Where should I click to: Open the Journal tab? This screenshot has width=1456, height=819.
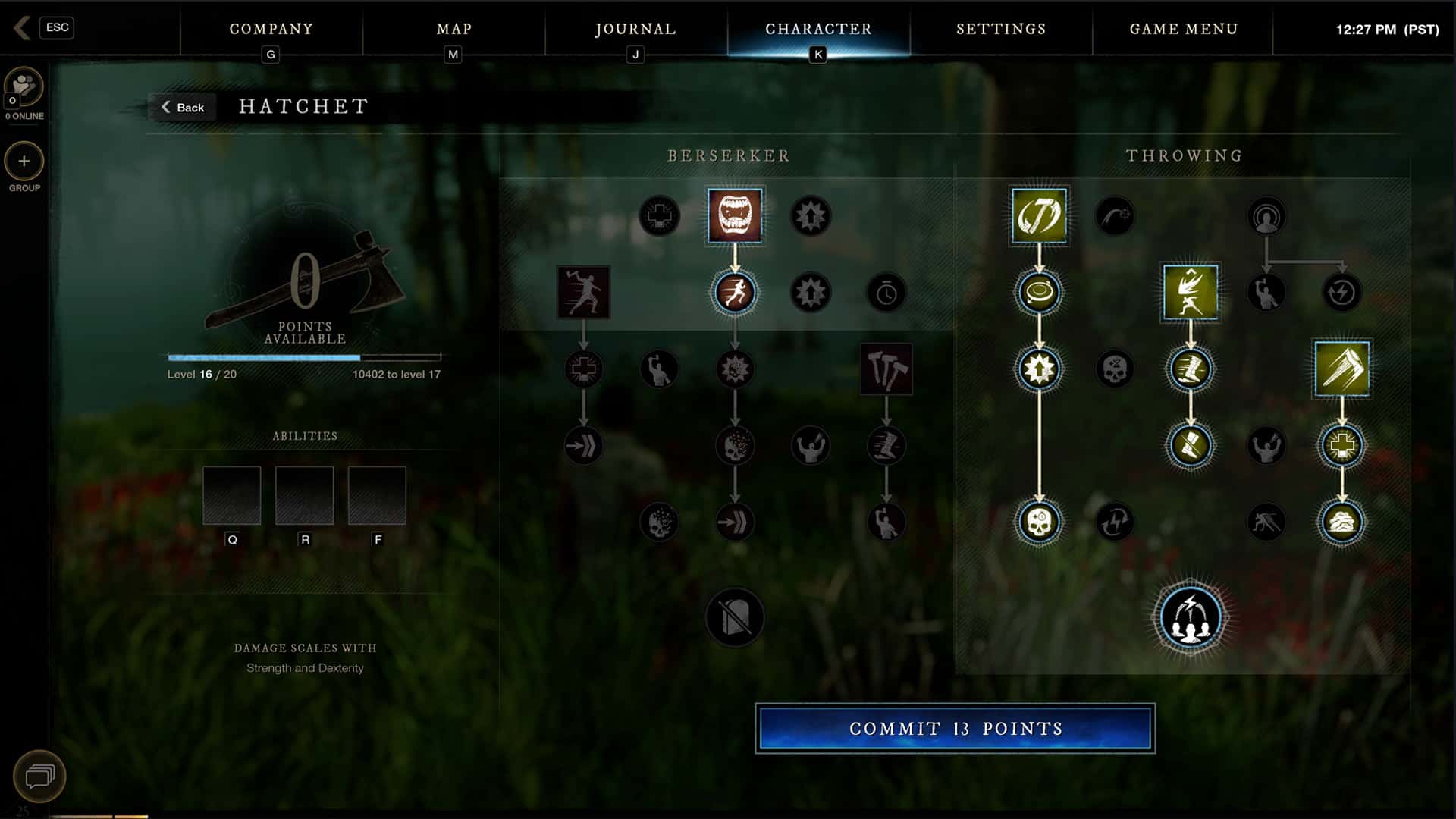[635, 29]
